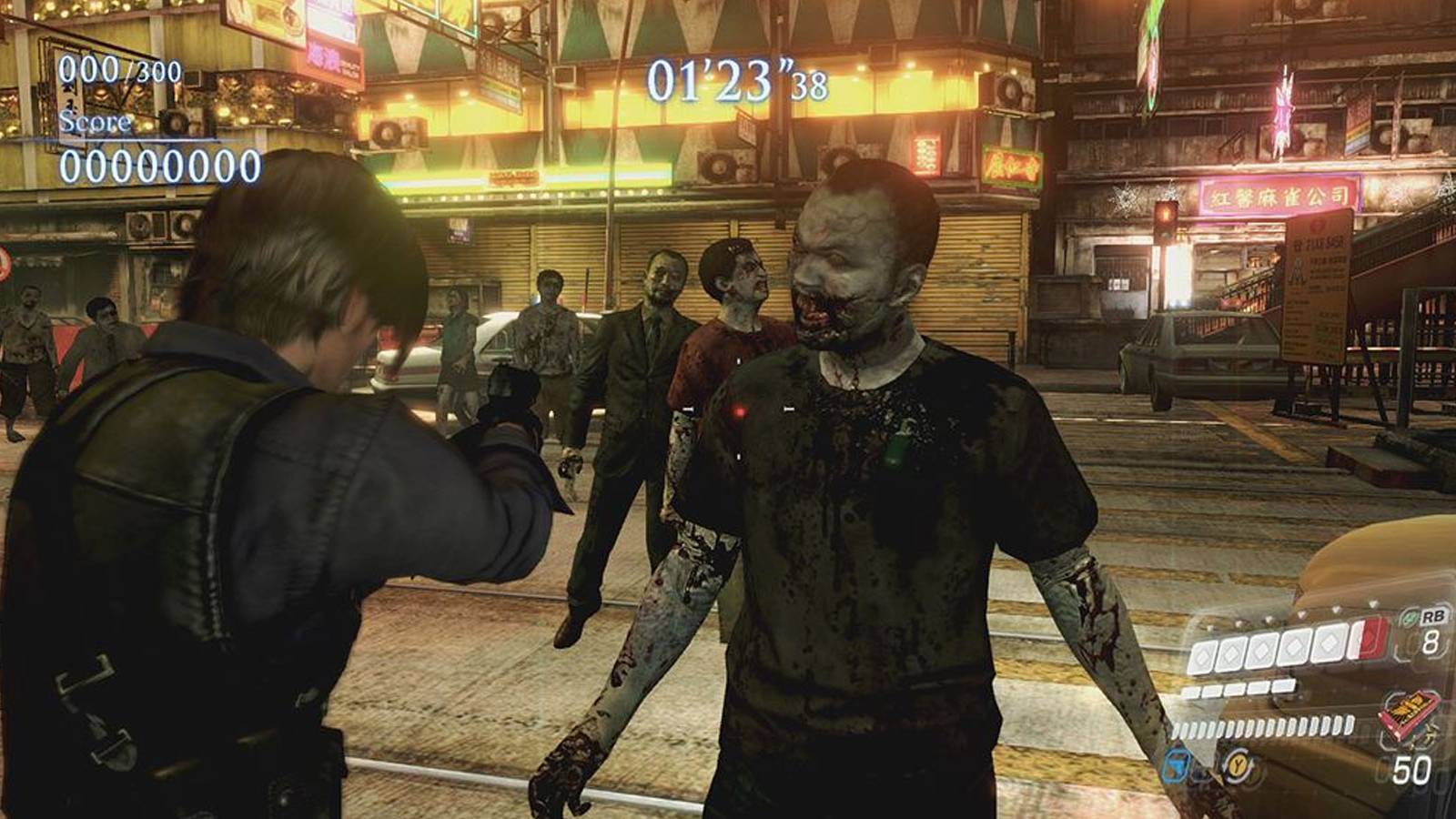Viewport: 1456px width, 819px height.
Task: Click the small white stamina pips row
Action: (1239, 688)
